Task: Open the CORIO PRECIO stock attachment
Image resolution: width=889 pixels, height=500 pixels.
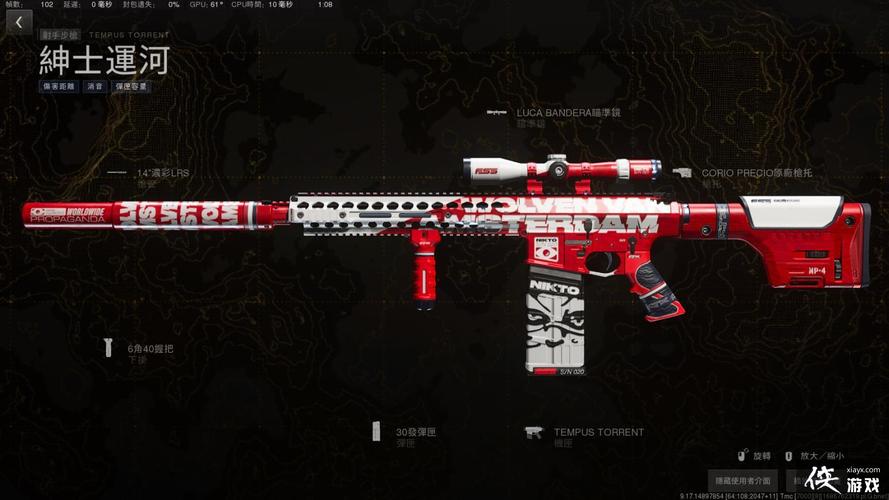Action: [756, 173]
